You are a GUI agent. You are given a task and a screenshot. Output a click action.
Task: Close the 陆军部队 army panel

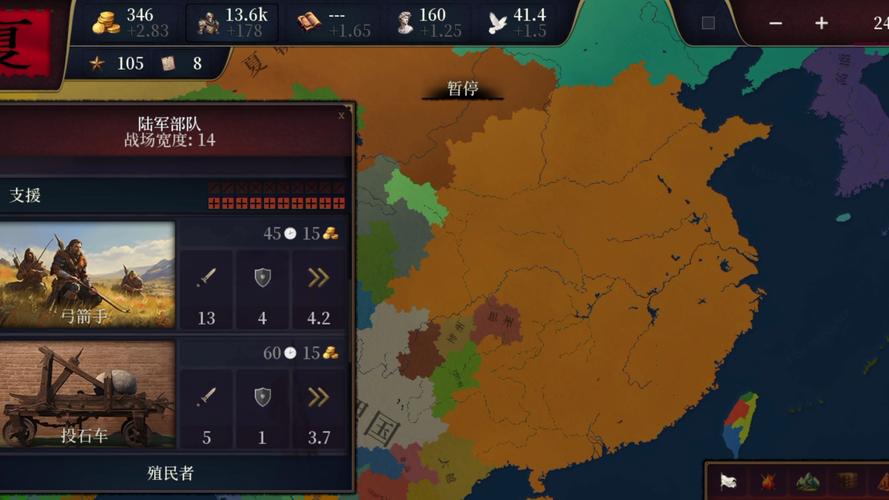click(341, 115)
